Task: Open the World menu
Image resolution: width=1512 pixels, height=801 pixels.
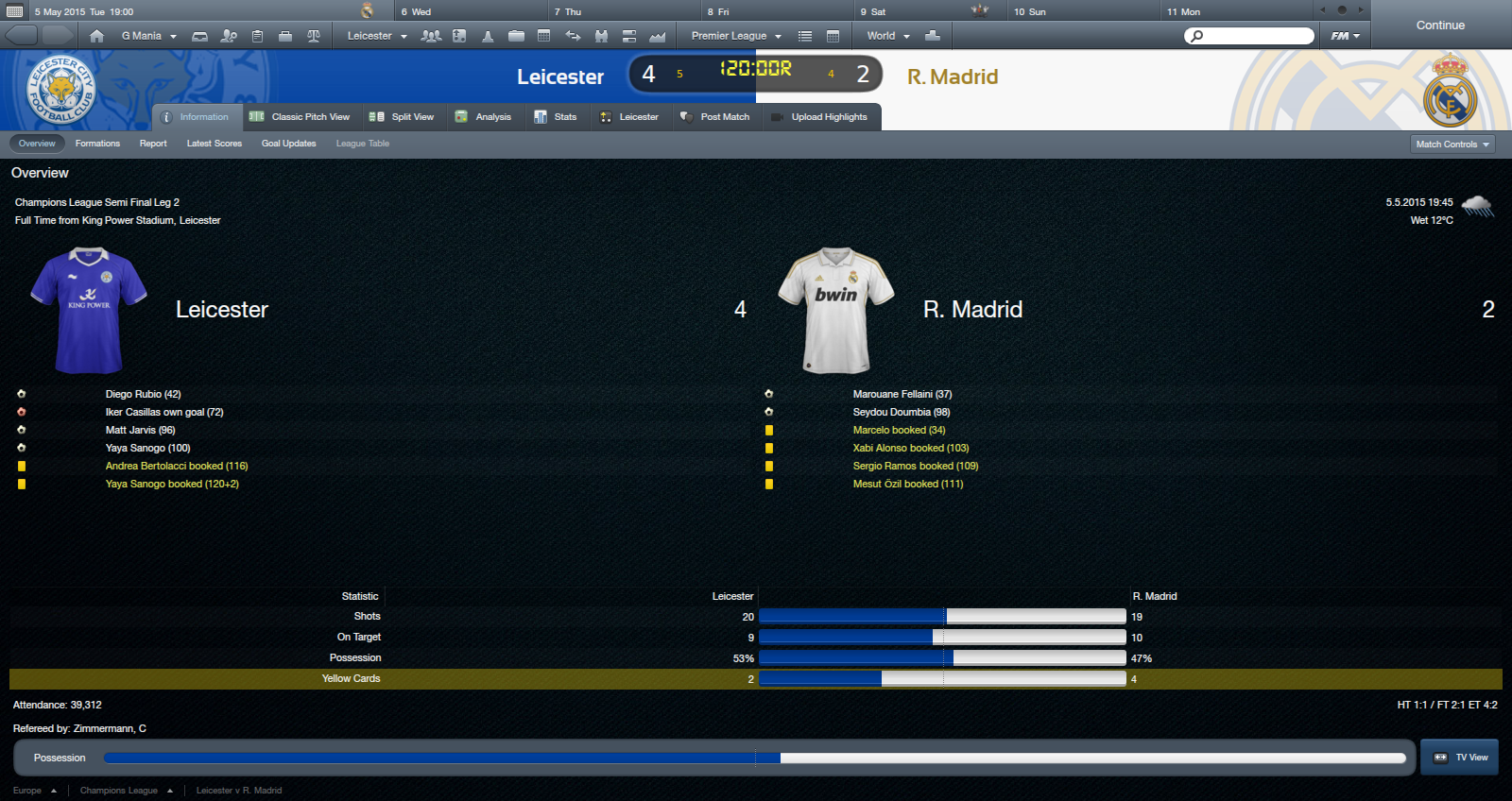Action: [x=888, y=36]
